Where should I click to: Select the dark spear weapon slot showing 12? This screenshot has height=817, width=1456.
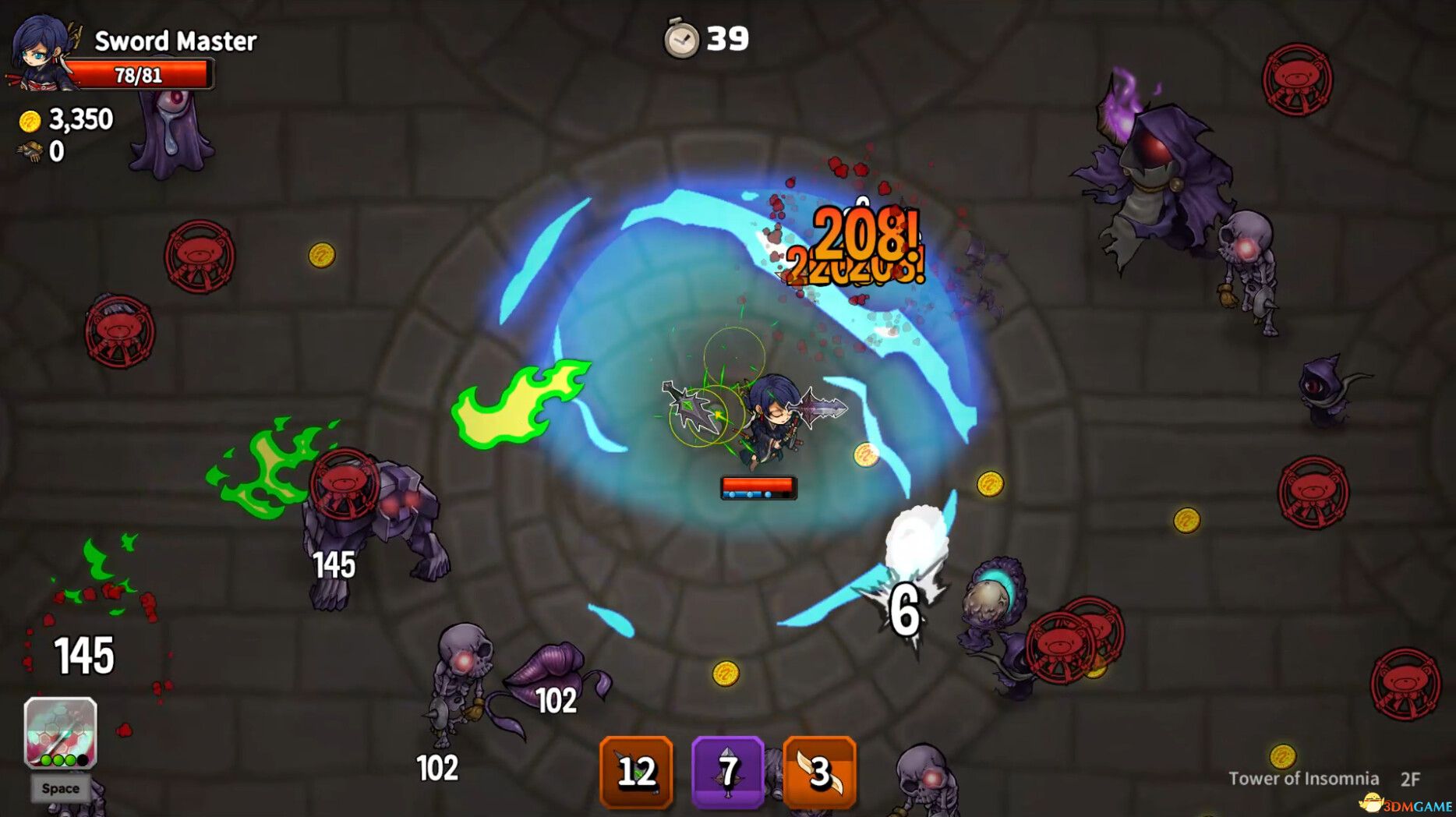pyautogui.click(x=636, y=772)
